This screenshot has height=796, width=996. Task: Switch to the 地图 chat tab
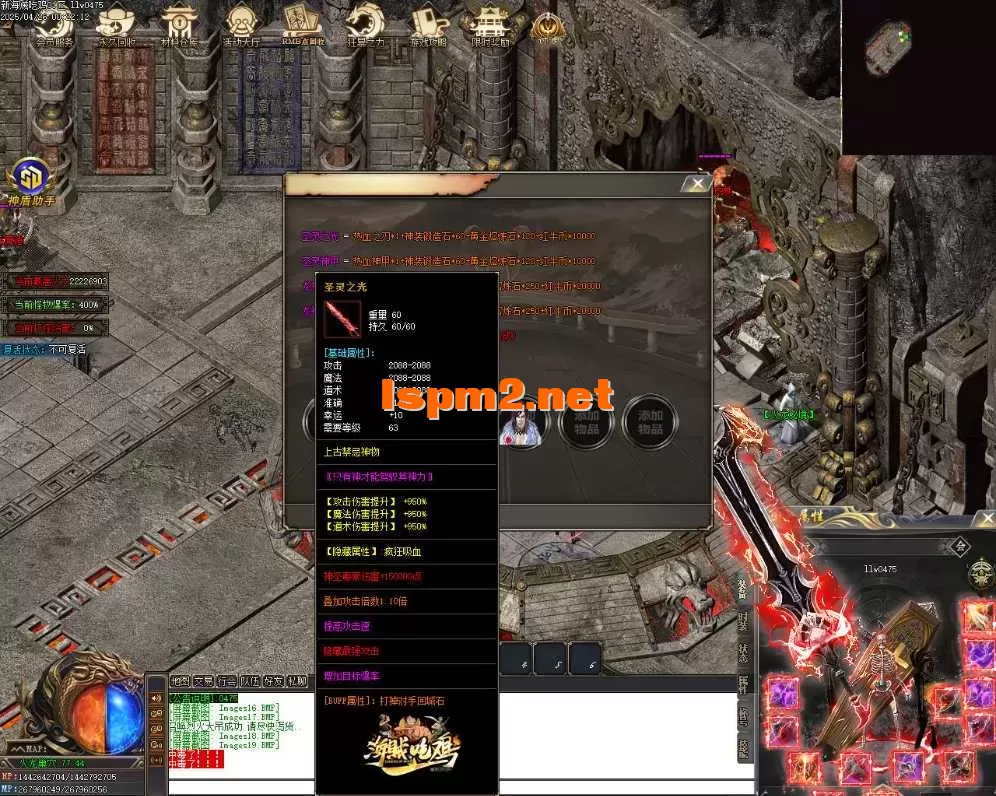[180, 681]
